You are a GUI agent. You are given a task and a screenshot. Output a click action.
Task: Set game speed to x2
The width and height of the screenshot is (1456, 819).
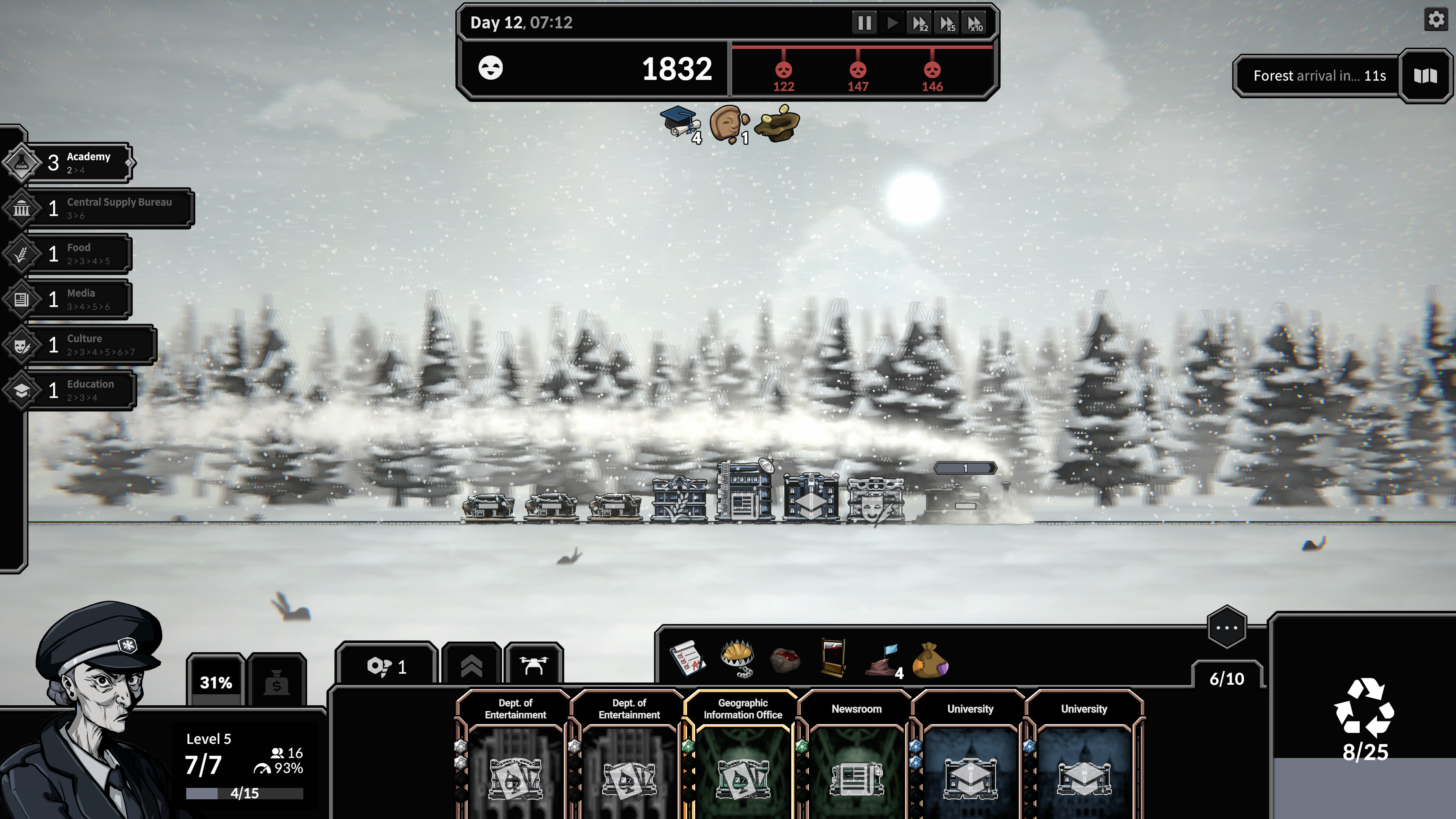coord(919,23)
